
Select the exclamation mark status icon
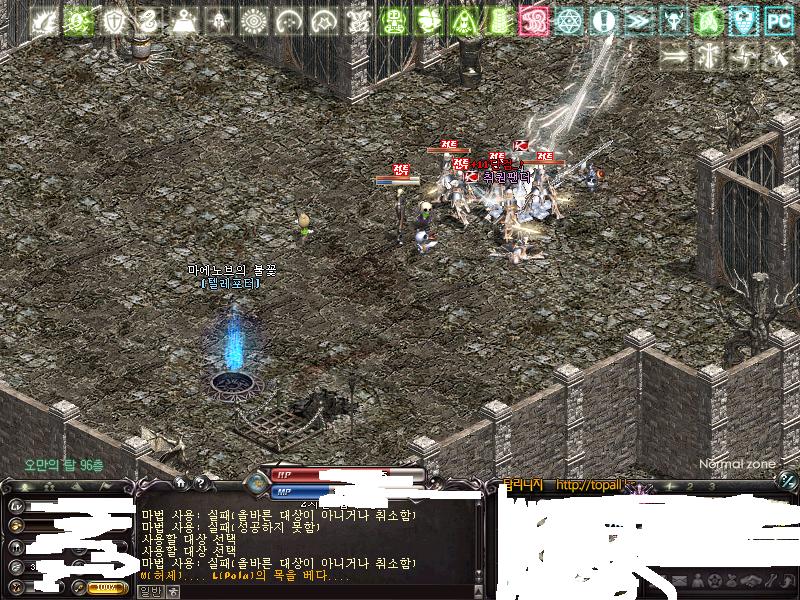point(603,20)
